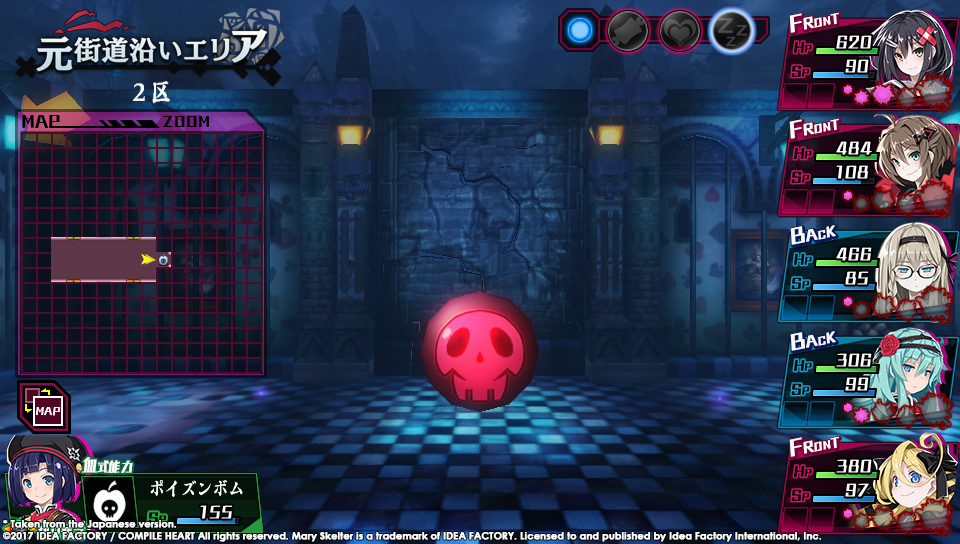
Task: Choose the front party member with 484 HP
Action: click(x=868, y=167)
